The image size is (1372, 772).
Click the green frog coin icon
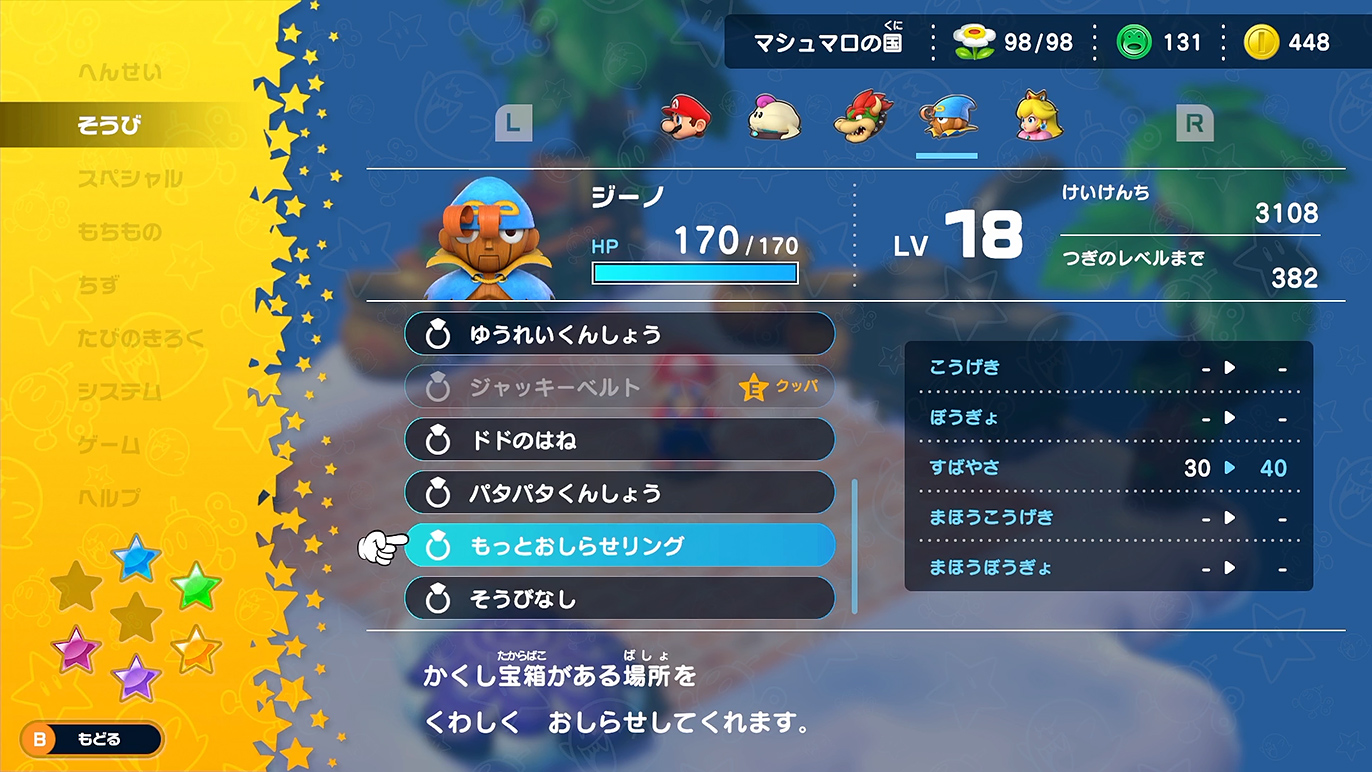click(x=1134, y=41)
